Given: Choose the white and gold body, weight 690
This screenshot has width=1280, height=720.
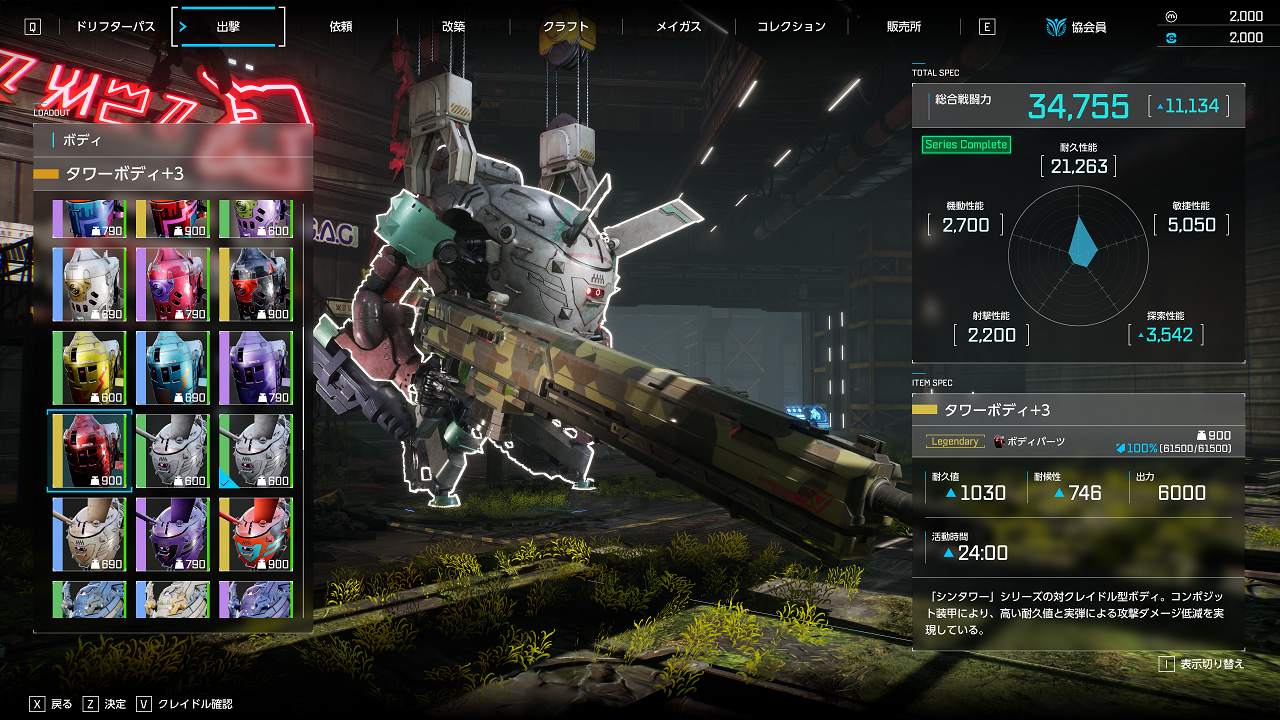Looking at the screenshot, I should (x=90, y=285).
